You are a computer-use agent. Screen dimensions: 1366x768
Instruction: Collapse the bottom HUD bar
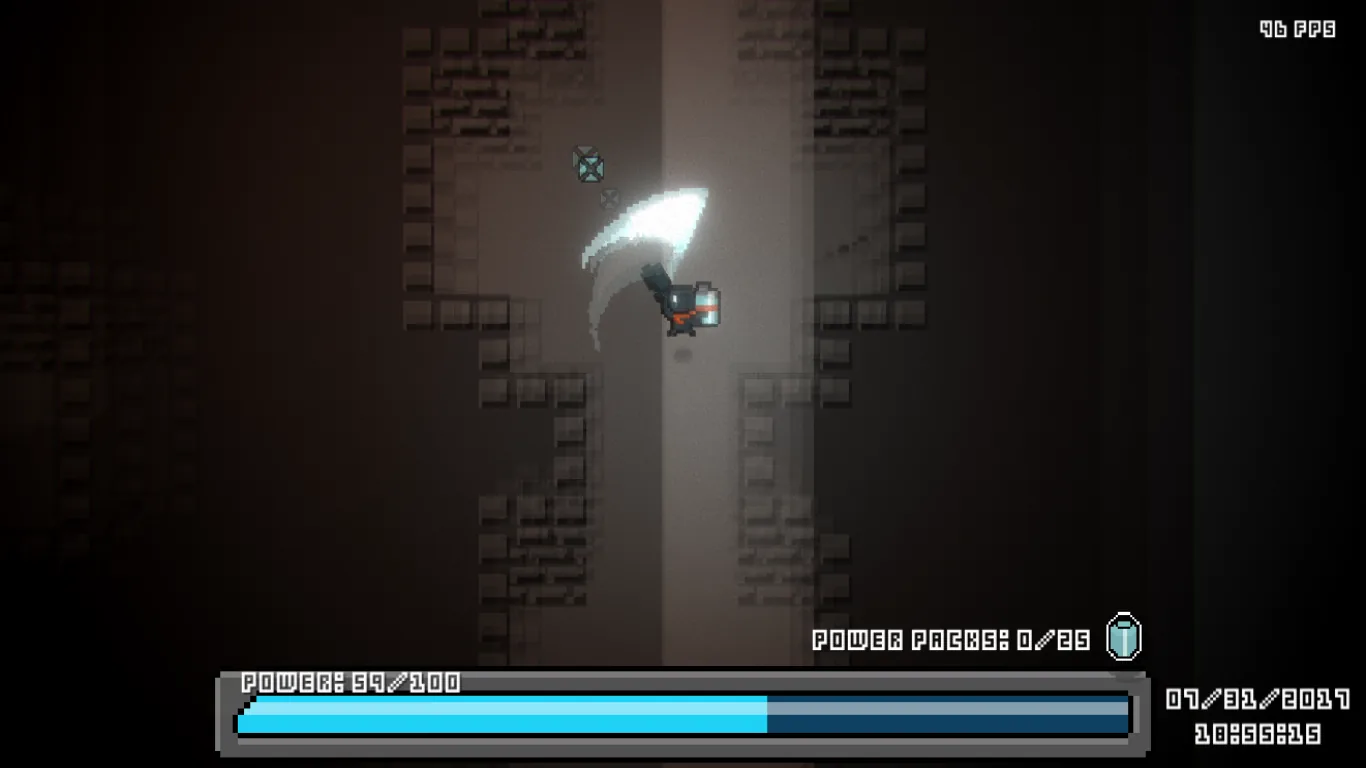(x=680, y=715)
